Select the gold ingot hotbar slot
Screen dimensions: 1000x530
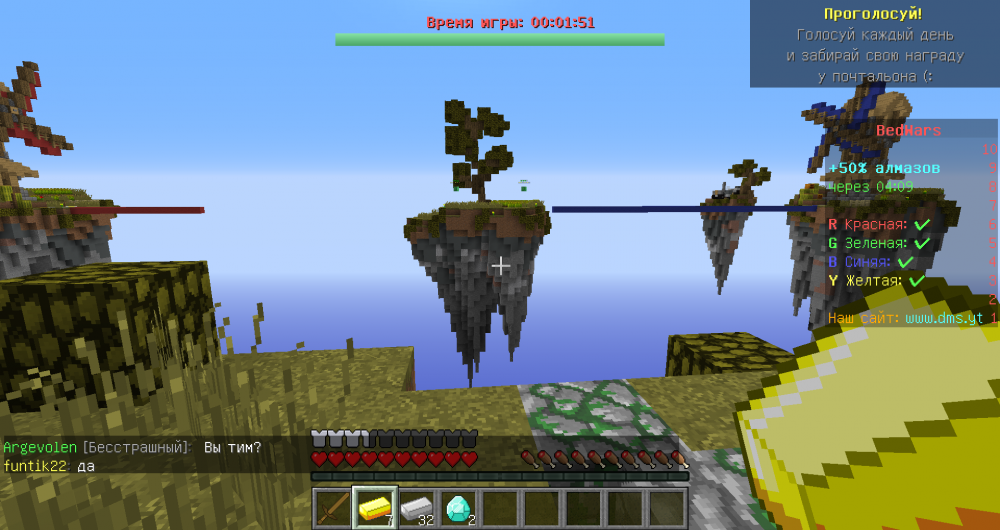tap(375, 509)
